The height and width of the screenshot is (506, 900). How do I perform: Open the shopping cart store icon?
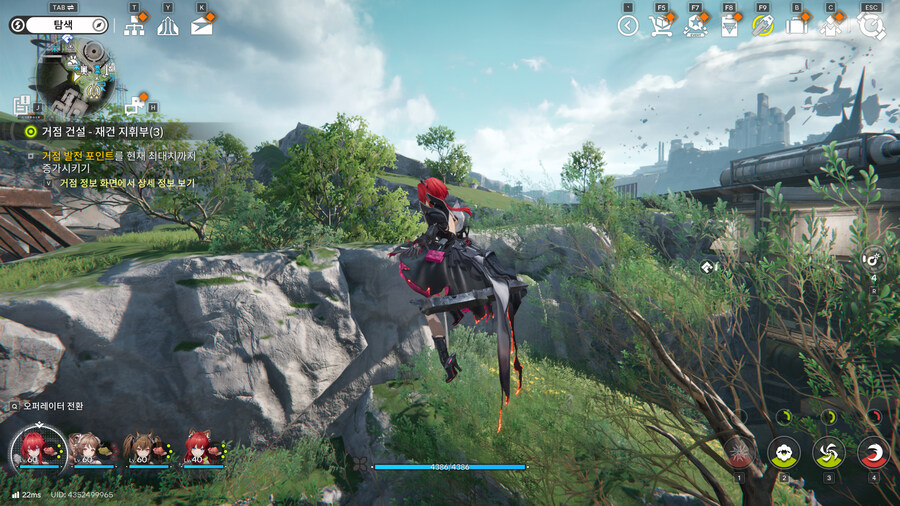[661, 26]
